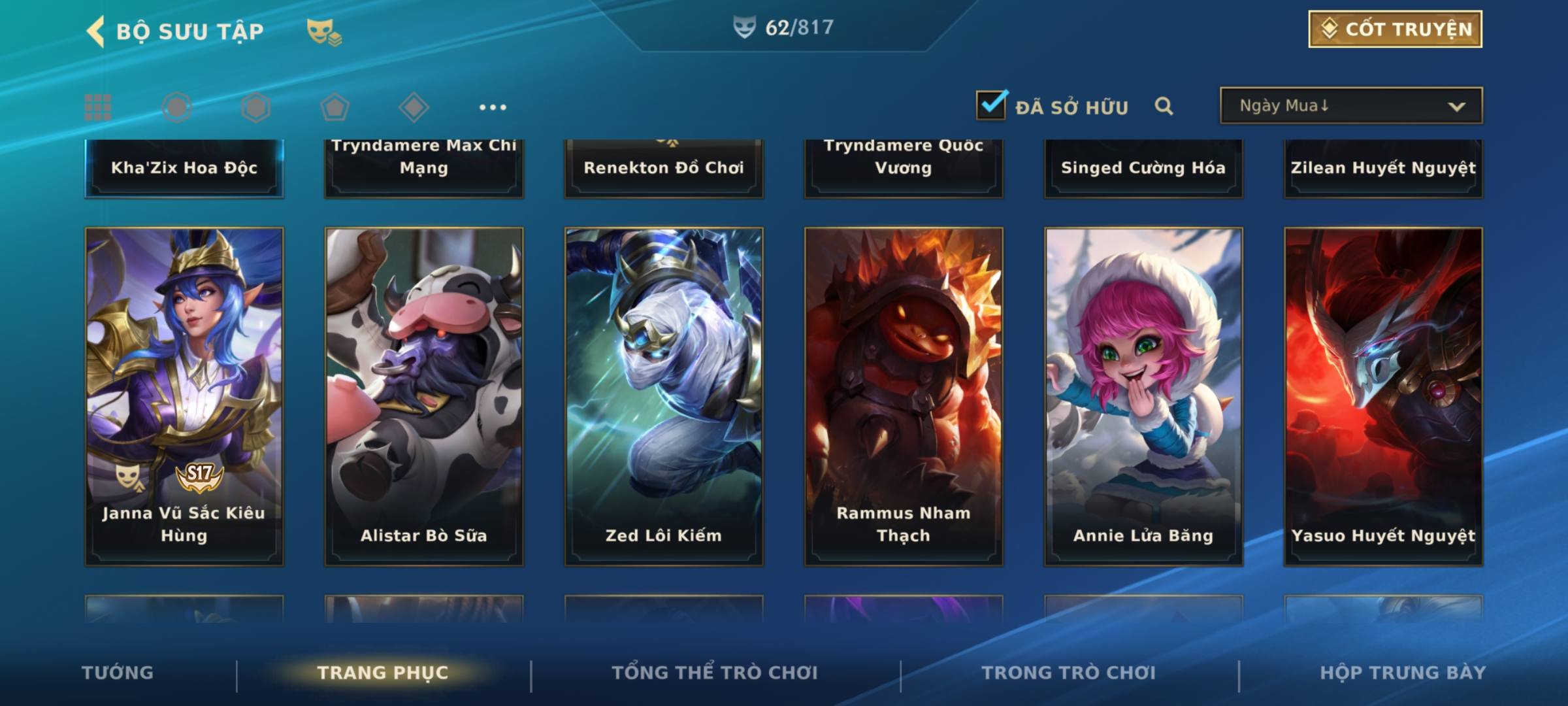Choose the diamond rarity filter icon
1568x706 pixels.
[414, 107]
